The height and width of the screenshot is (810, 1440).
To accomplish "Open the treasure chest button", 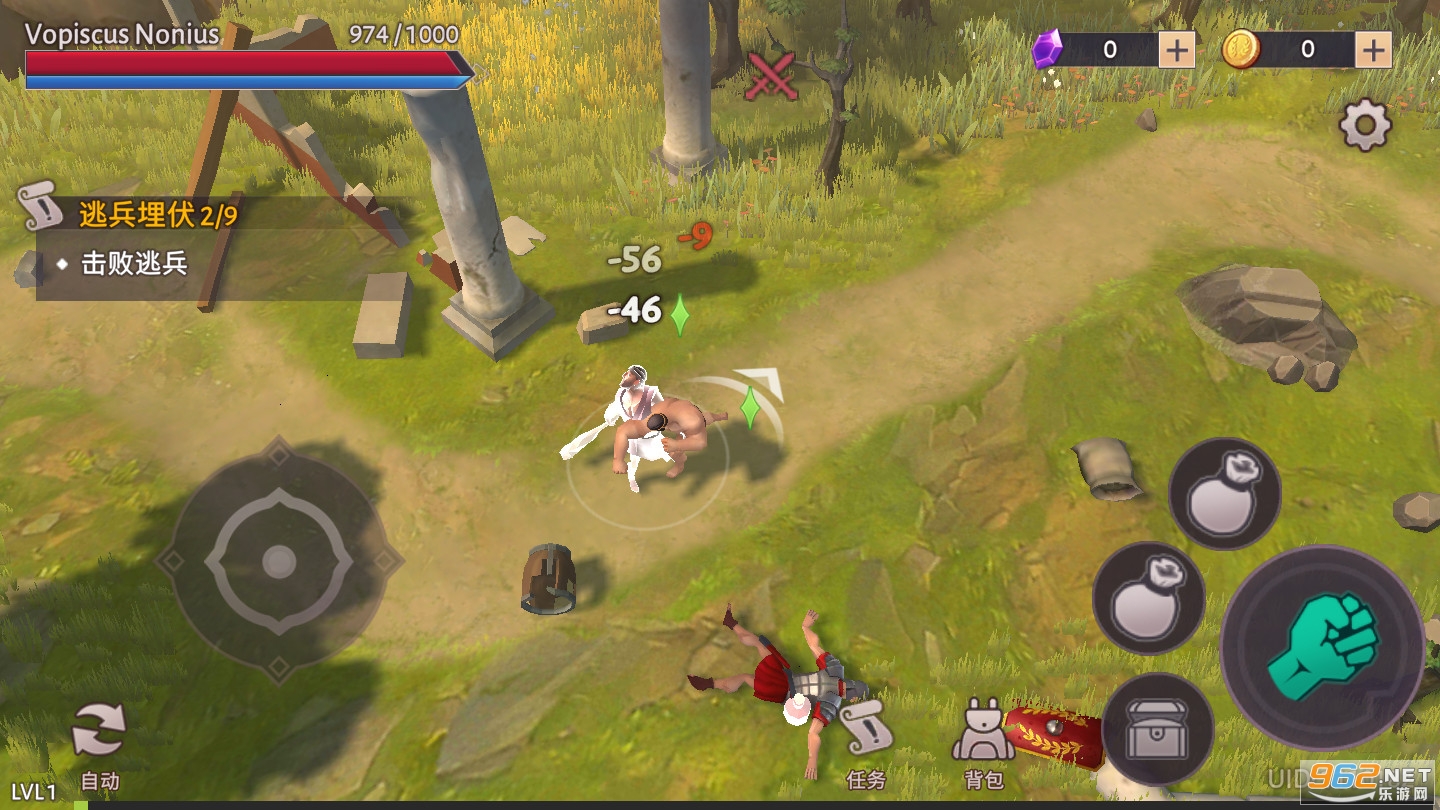I will pyautogui.click(x=1157, y=729).
